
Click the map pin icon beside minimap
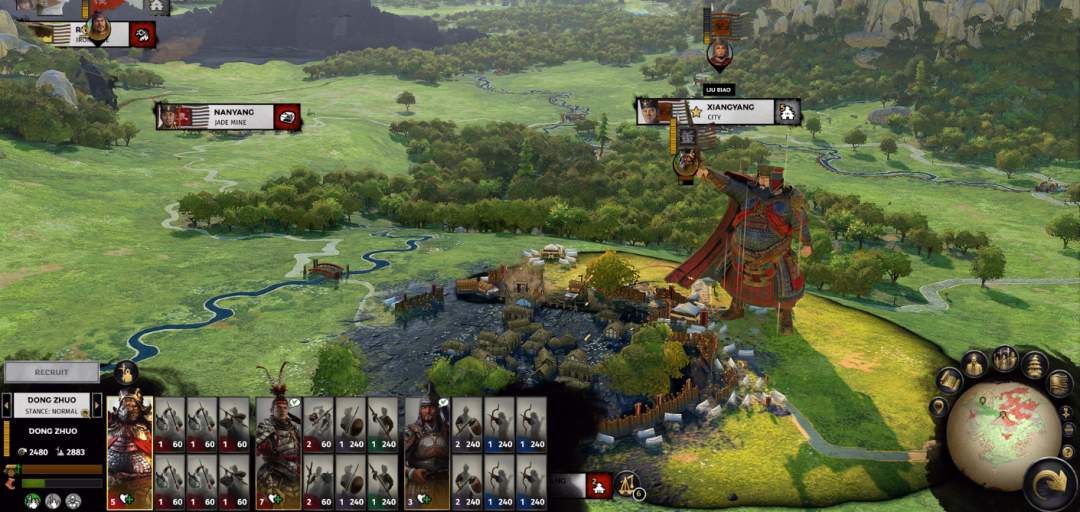pyautogui.click(x=939, y=407)
